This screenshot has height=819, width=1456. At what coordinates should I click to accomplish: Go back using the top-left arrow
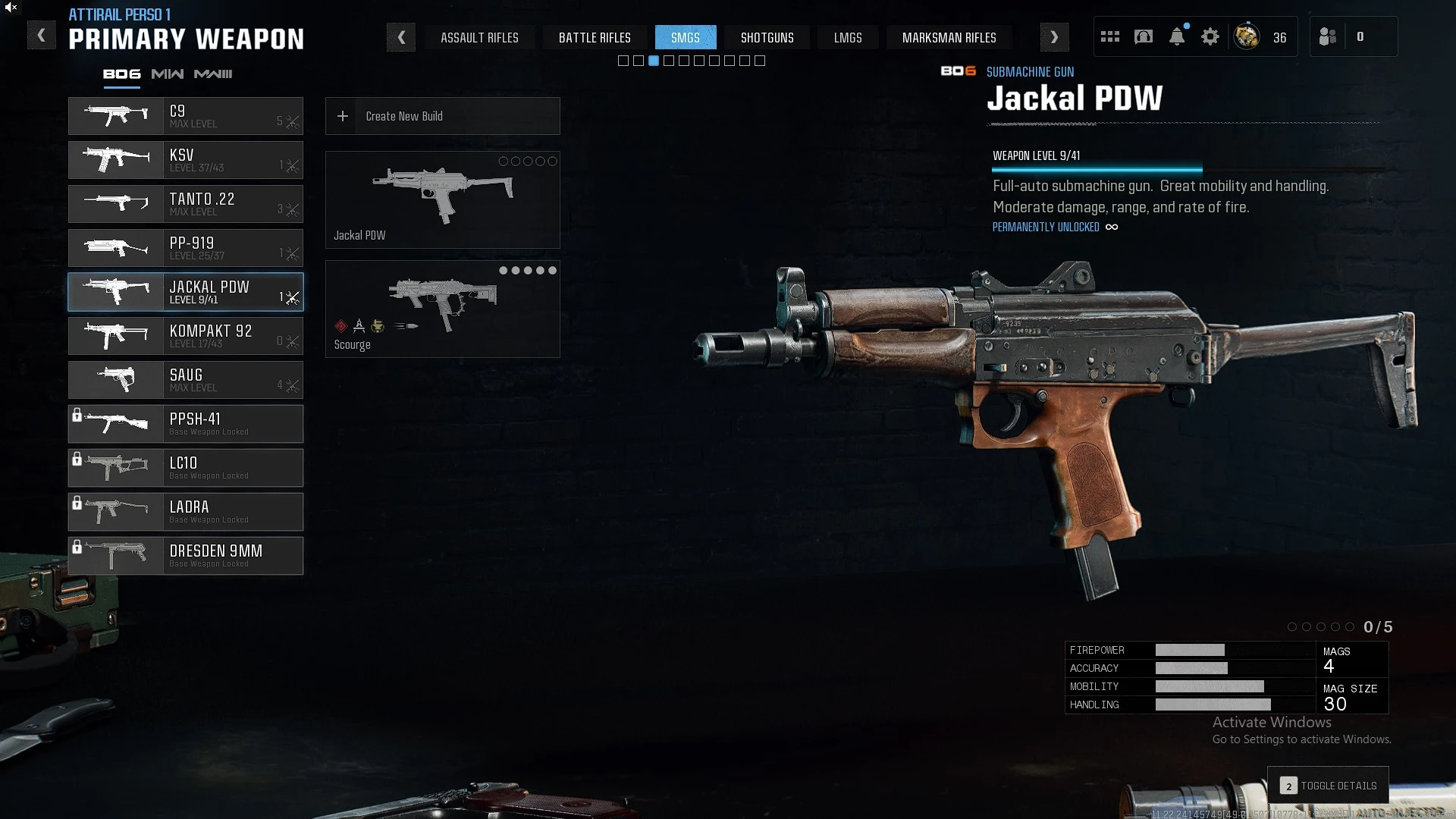pyautogui.click(x=42, y=36)
